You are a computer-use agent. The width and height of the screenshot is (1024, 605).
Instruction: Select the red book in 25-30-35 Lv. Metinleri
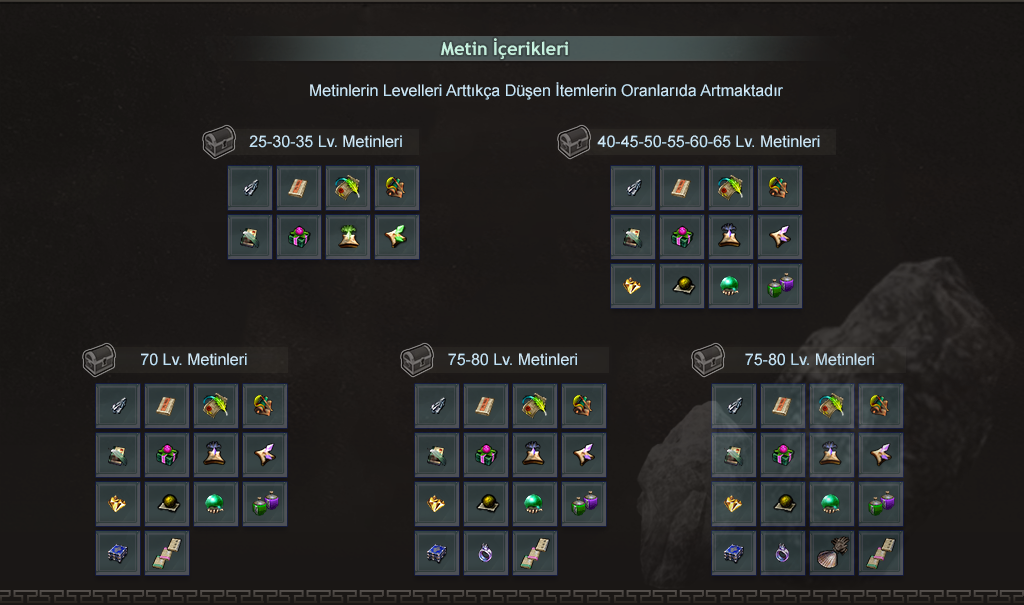[x=299, y=188]
